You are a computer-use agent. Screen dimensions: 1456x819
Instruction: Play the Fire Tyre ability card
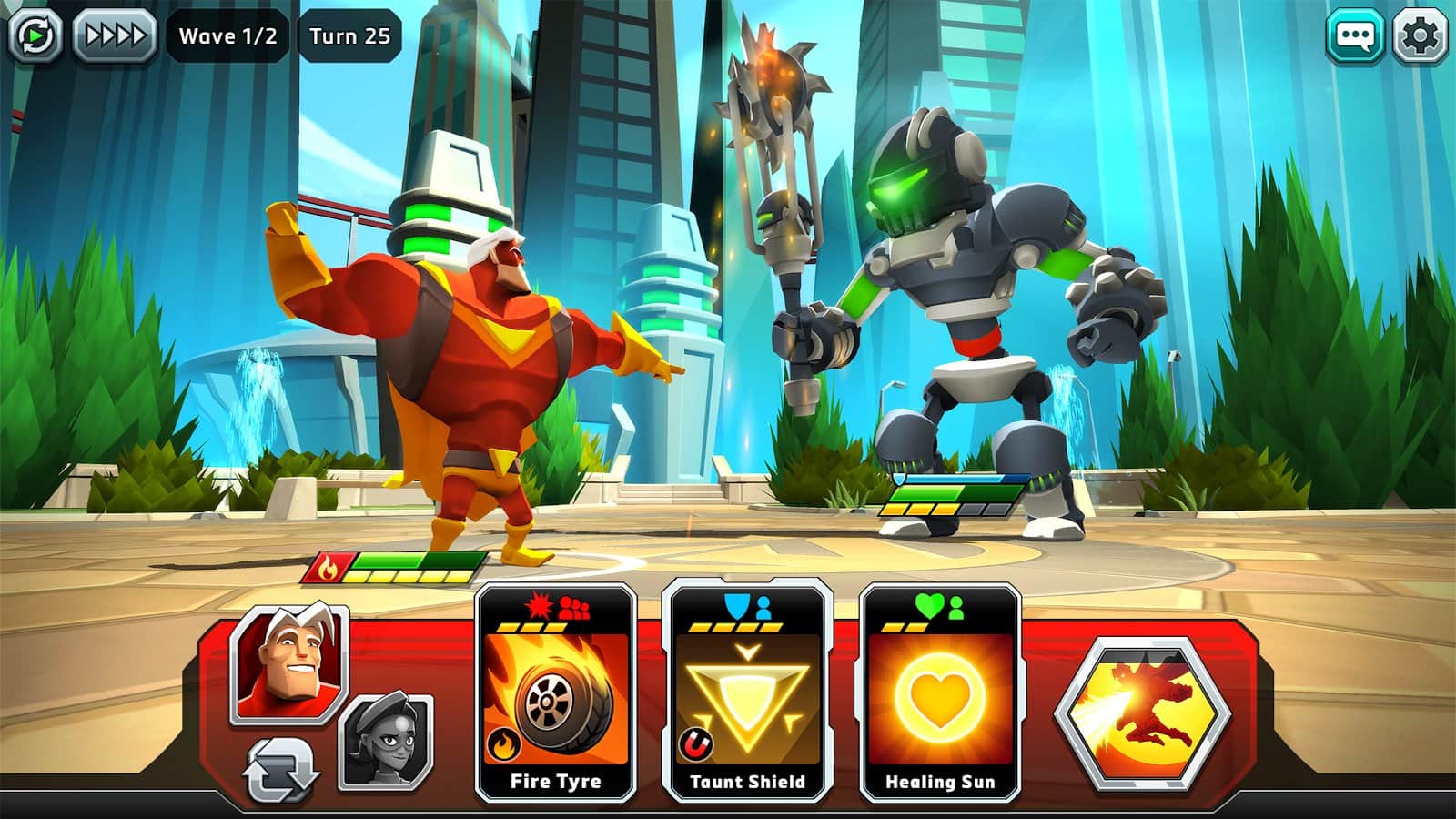[555, 693]
